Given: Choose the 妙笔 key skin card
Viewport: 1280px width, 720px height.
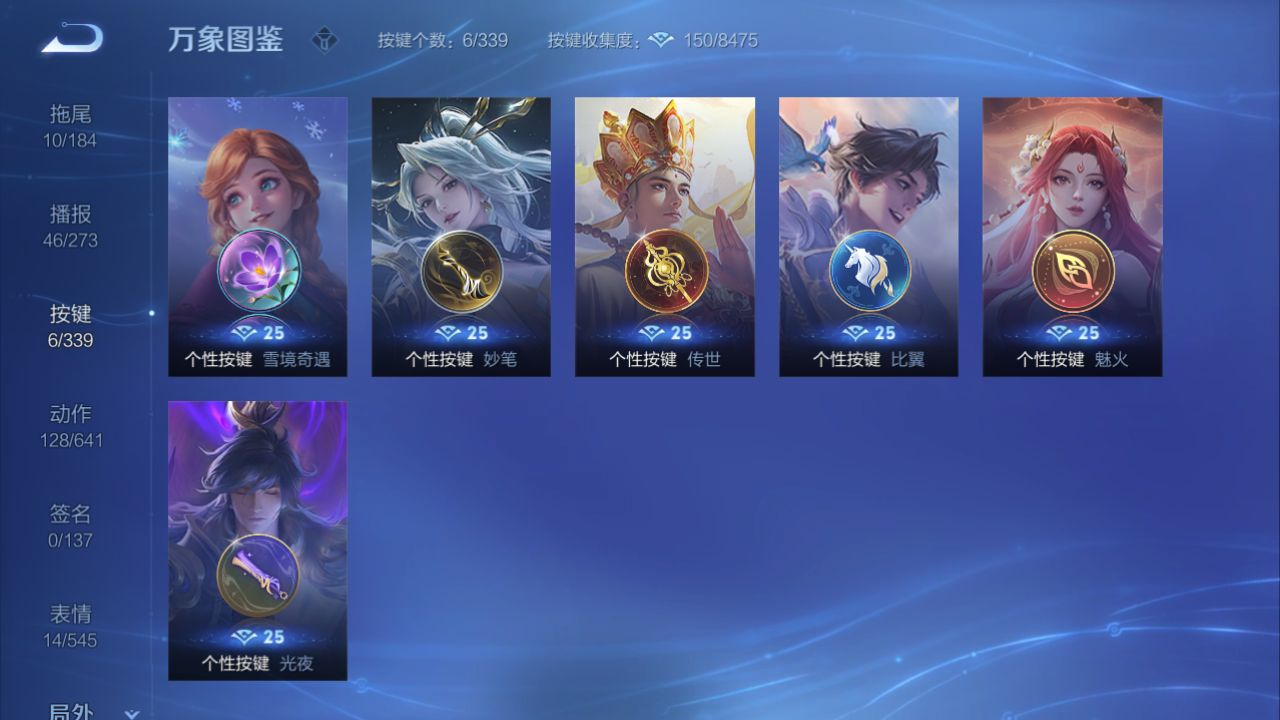Looking at the screenshot, I should point(461,237).
